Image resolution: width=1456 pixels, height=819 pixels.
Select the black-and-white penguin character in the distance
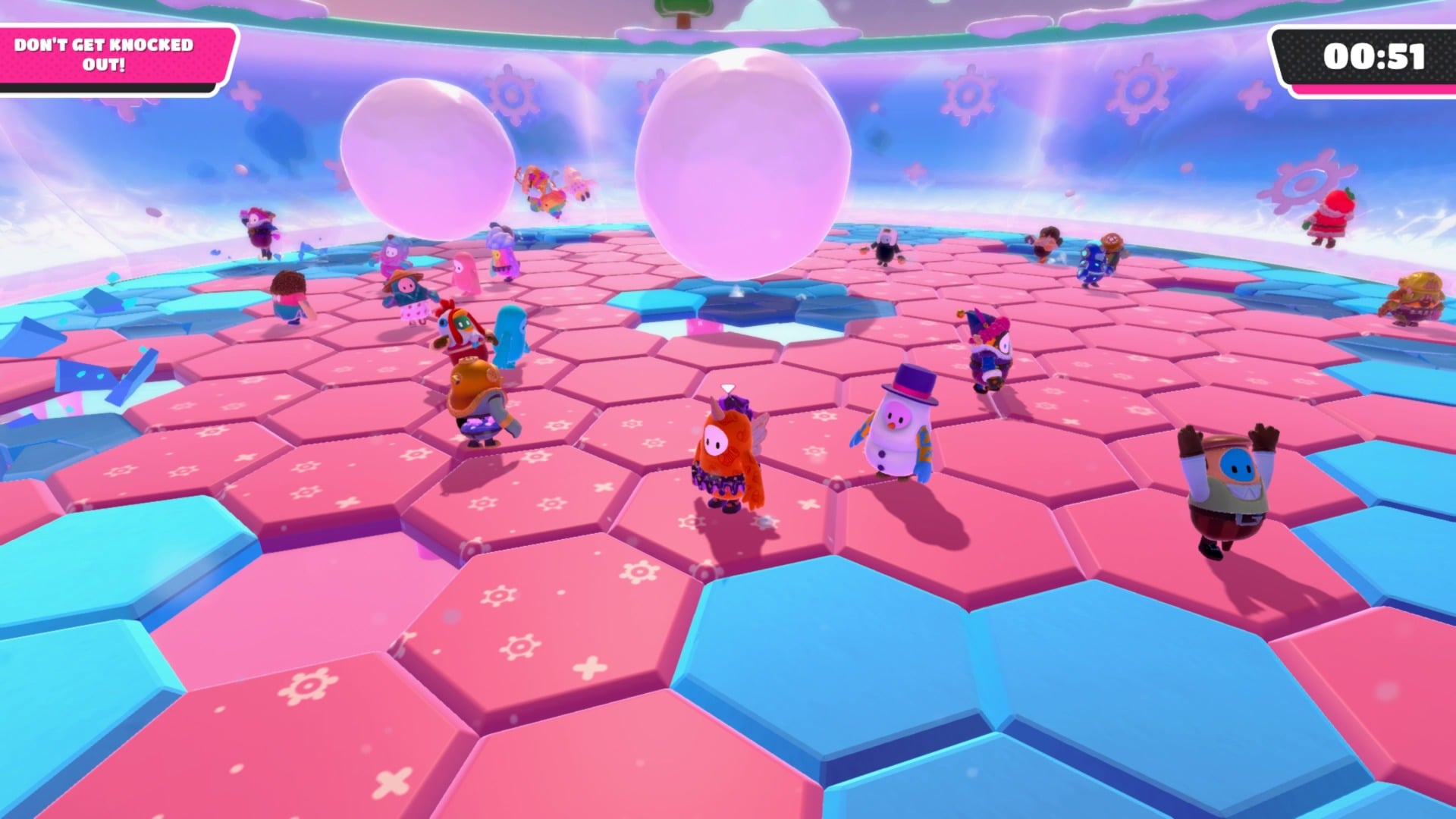click(x=886, y=245)
